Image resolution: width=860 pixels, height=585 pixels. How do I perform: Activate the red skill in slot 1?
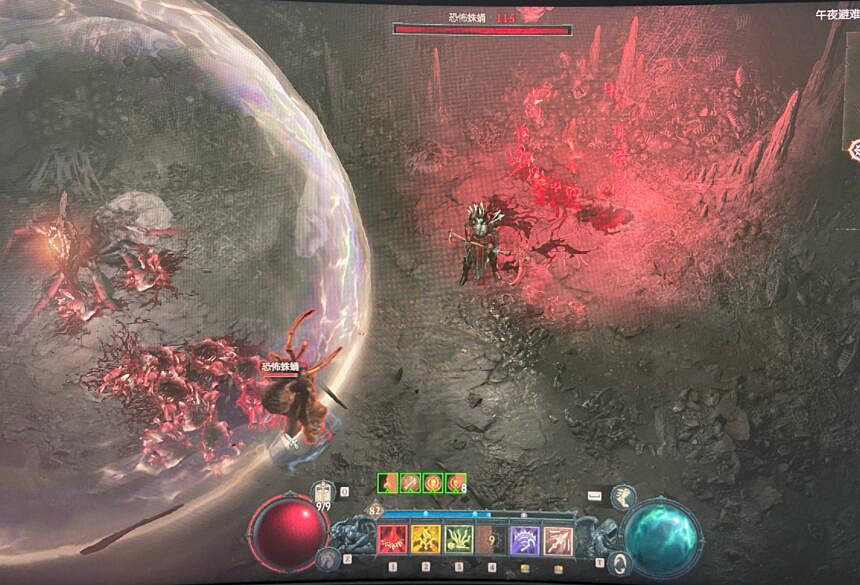point(391,540)
